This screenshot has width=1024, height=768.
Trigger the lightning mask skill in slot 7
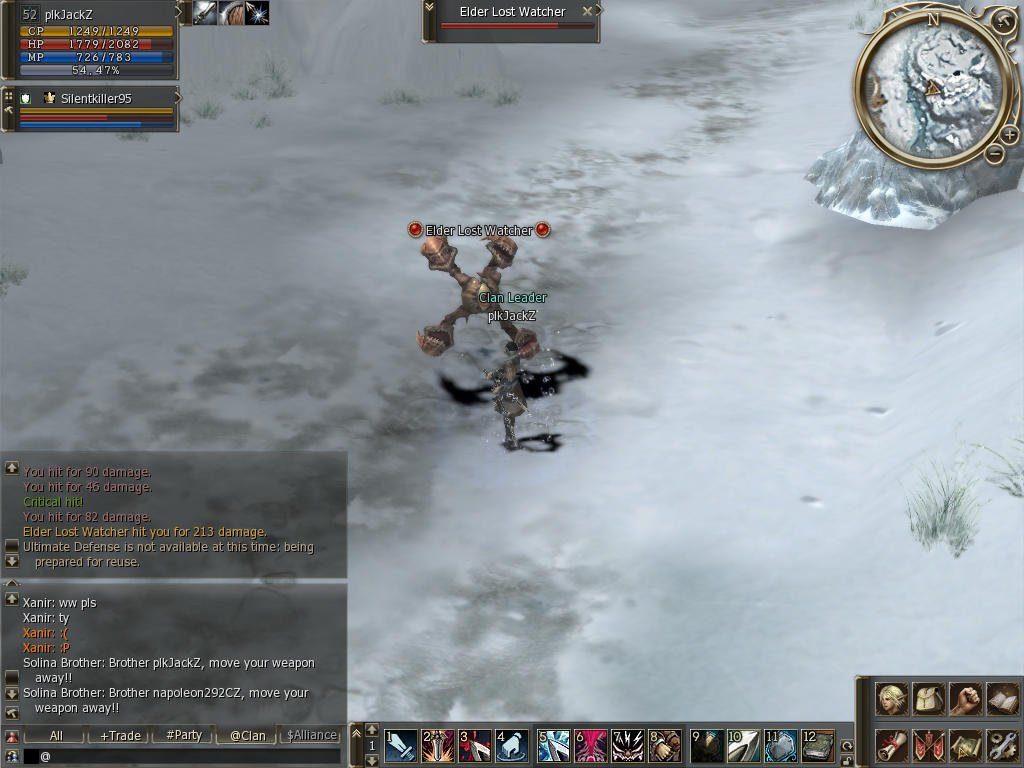628,746
